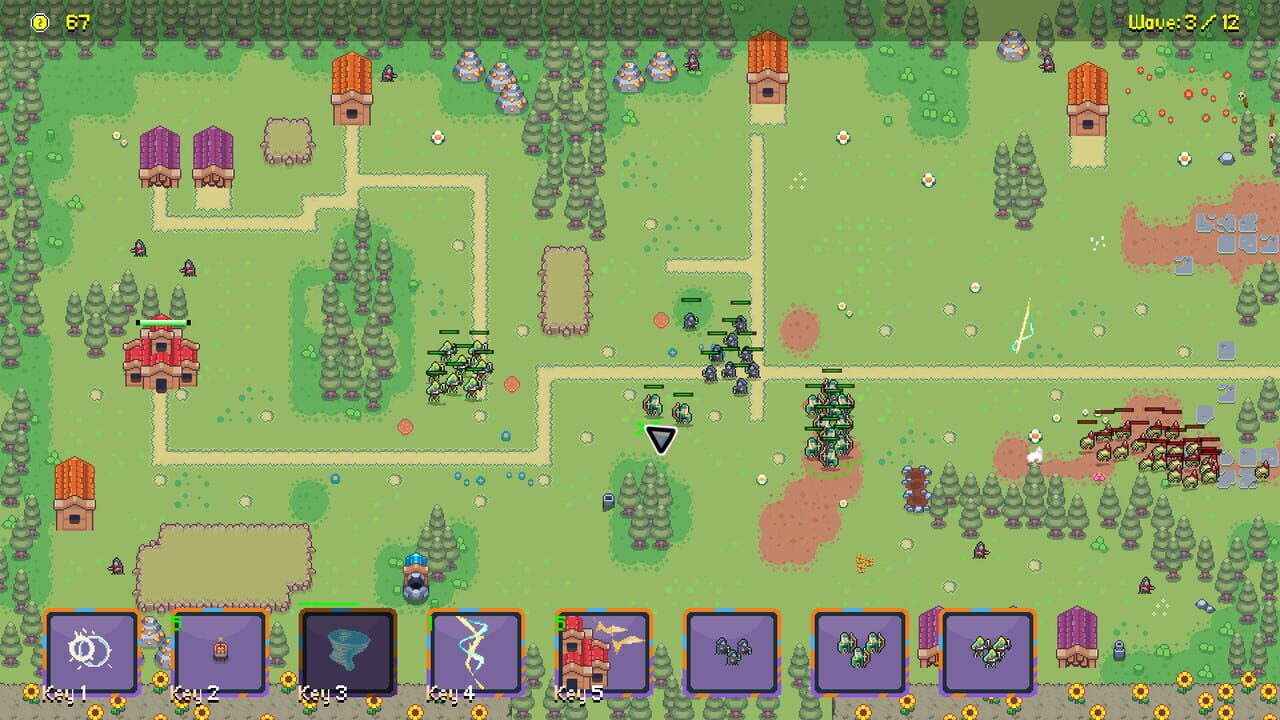1280x720 pixels.
Task: Activate the tornado ability bound to Key 3
Action: (348, 653)
